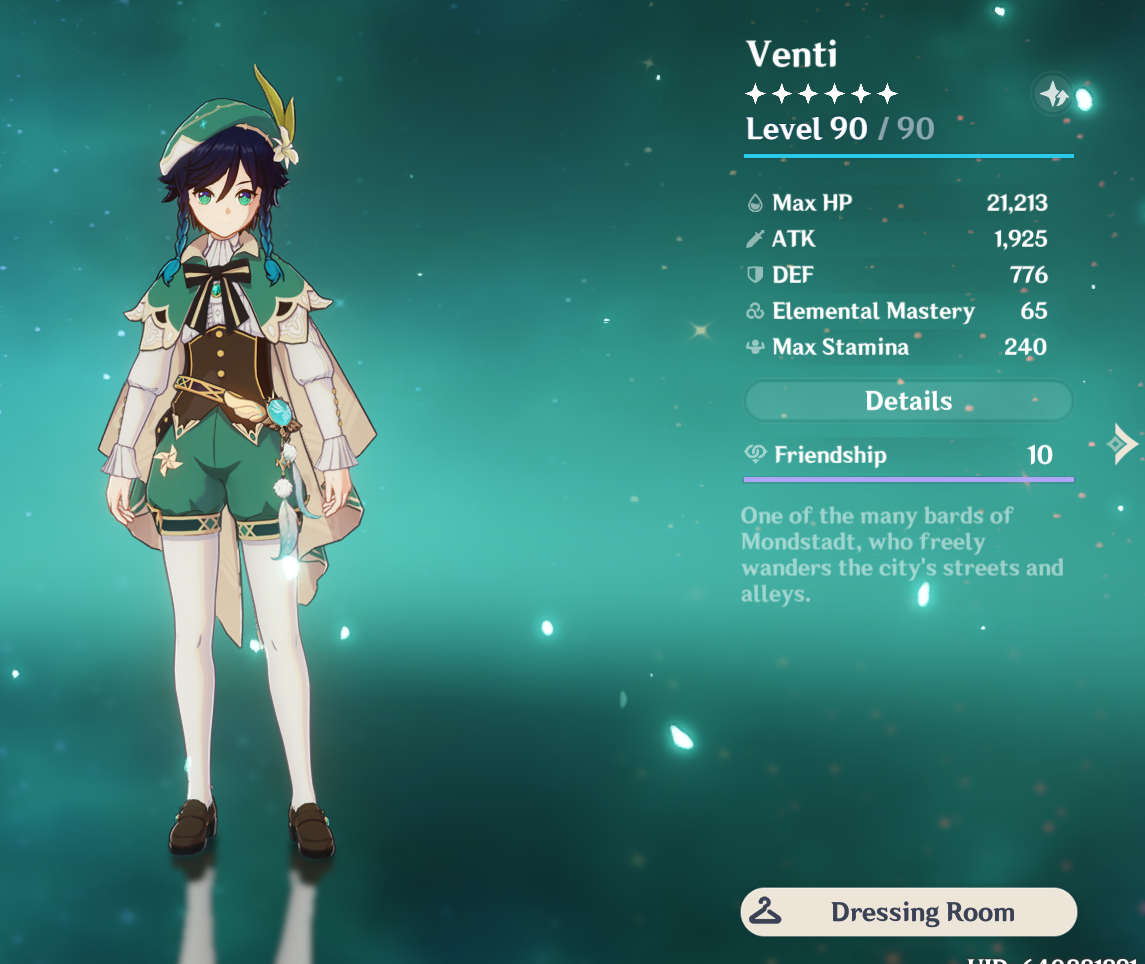The height and width of the screenshot is (964, 1145).
Task: Click the next character arrow
Action: coord(1123,443)
